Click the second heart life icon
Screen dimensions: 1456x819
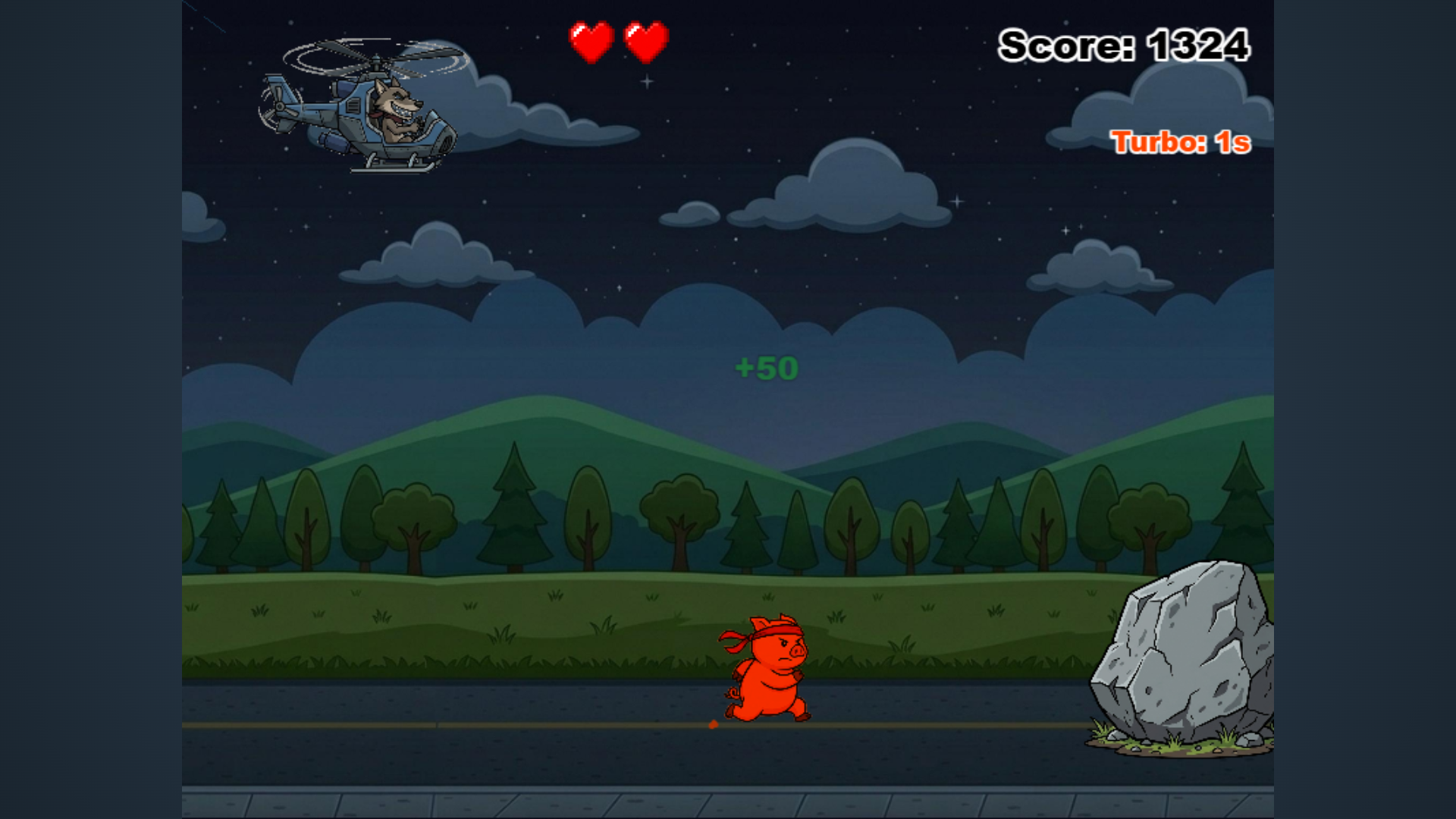click(x=645, y=42)
